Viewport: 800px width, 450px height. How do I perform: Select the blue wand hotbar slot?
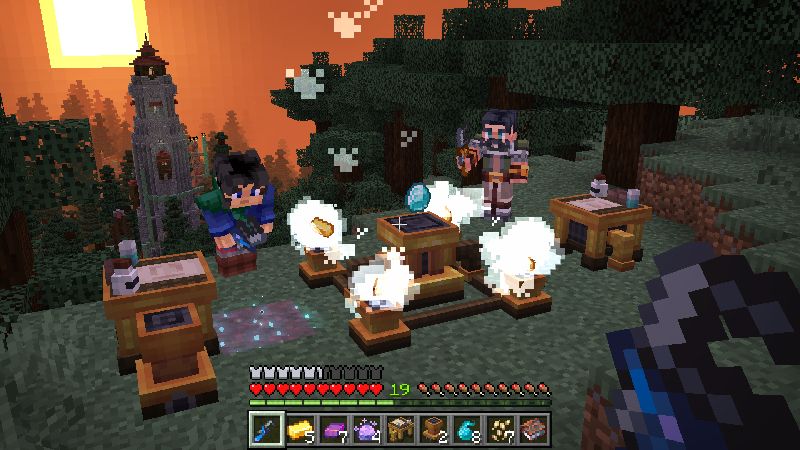[266, 428]
